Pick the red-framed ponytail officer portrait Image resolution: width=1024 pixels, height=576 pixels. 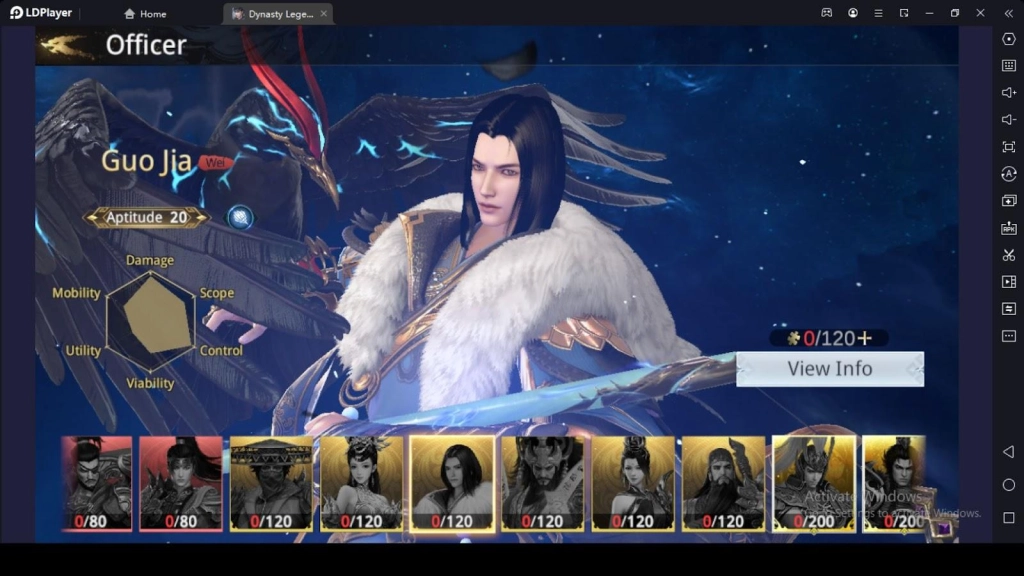click(x=180, y=482)
